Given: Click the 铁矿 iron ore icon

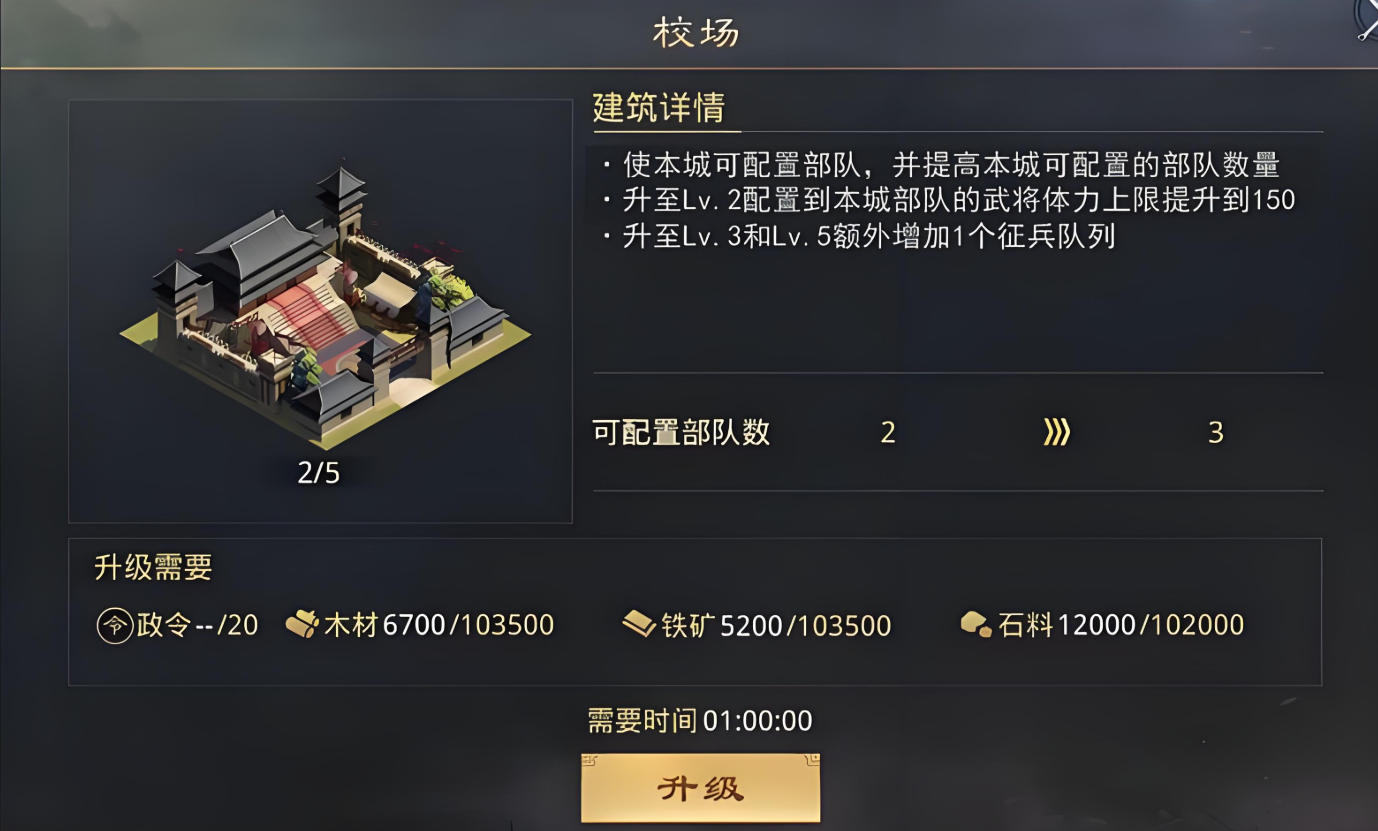Looking at the screenshot, I should click(x=637, y=625).
